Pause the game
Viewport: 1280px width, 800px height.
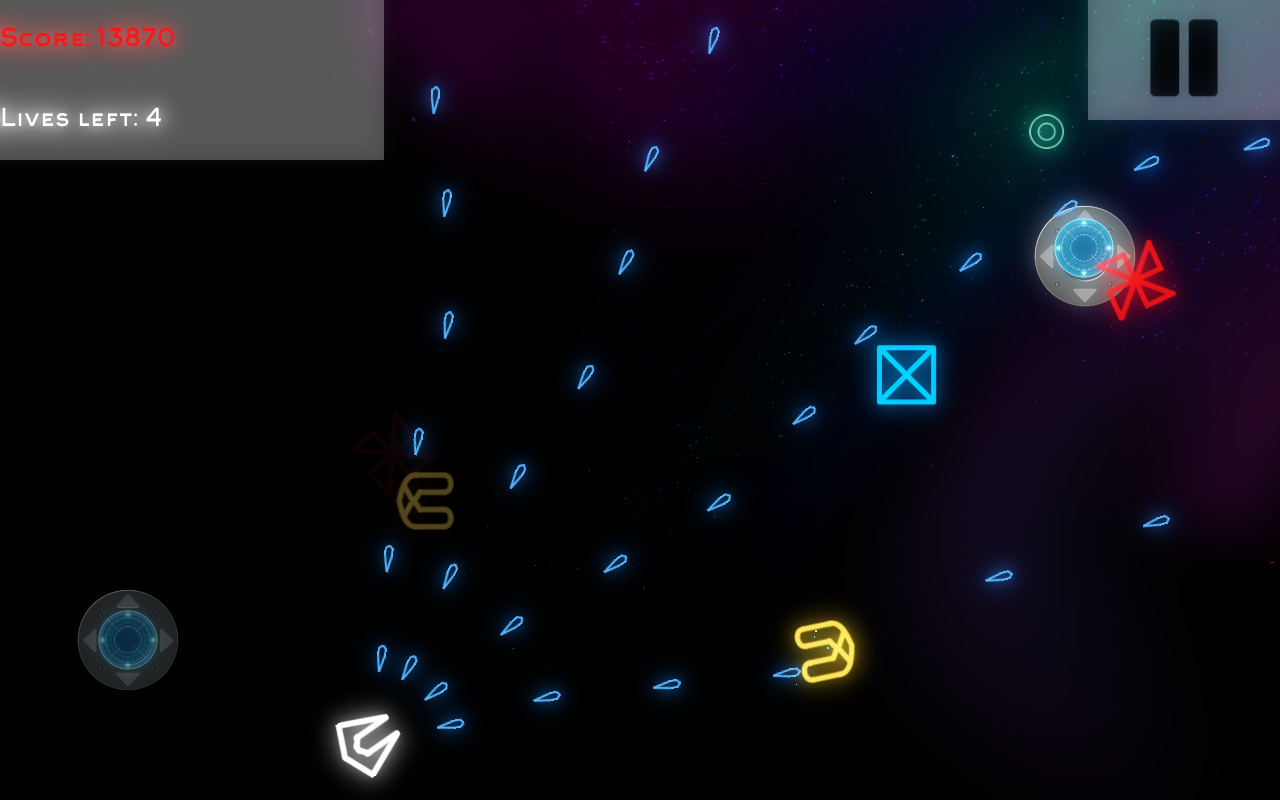click(x=1184, y=58)
